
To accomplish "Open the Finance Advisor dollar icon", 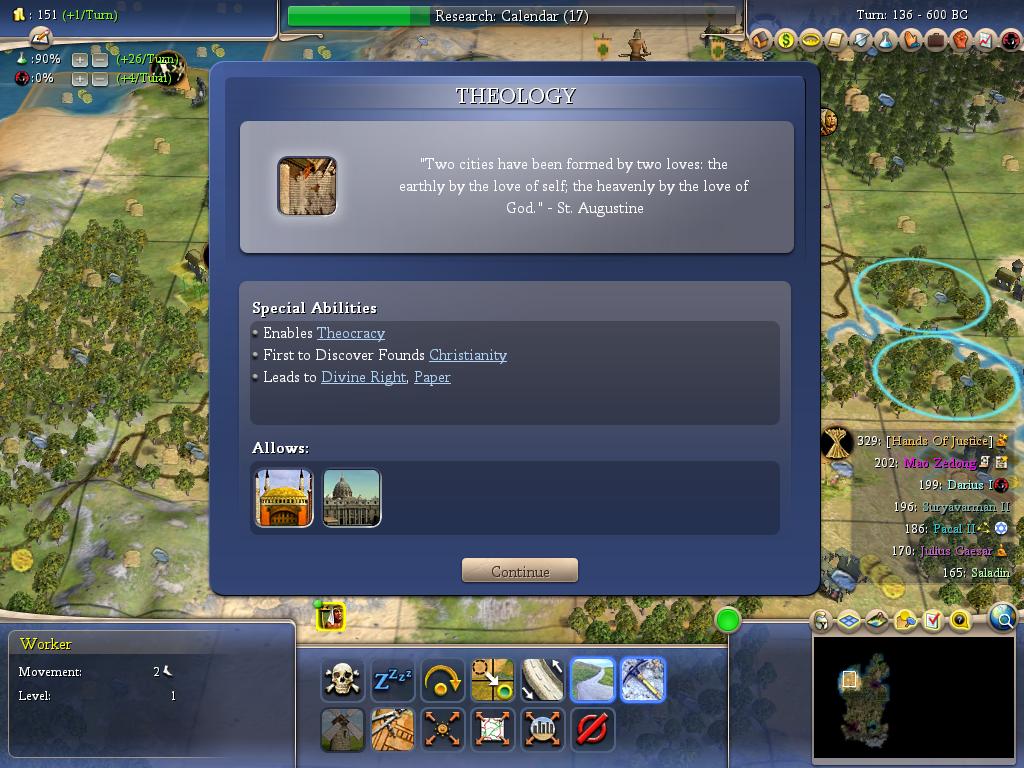I will tap(786, 40).
